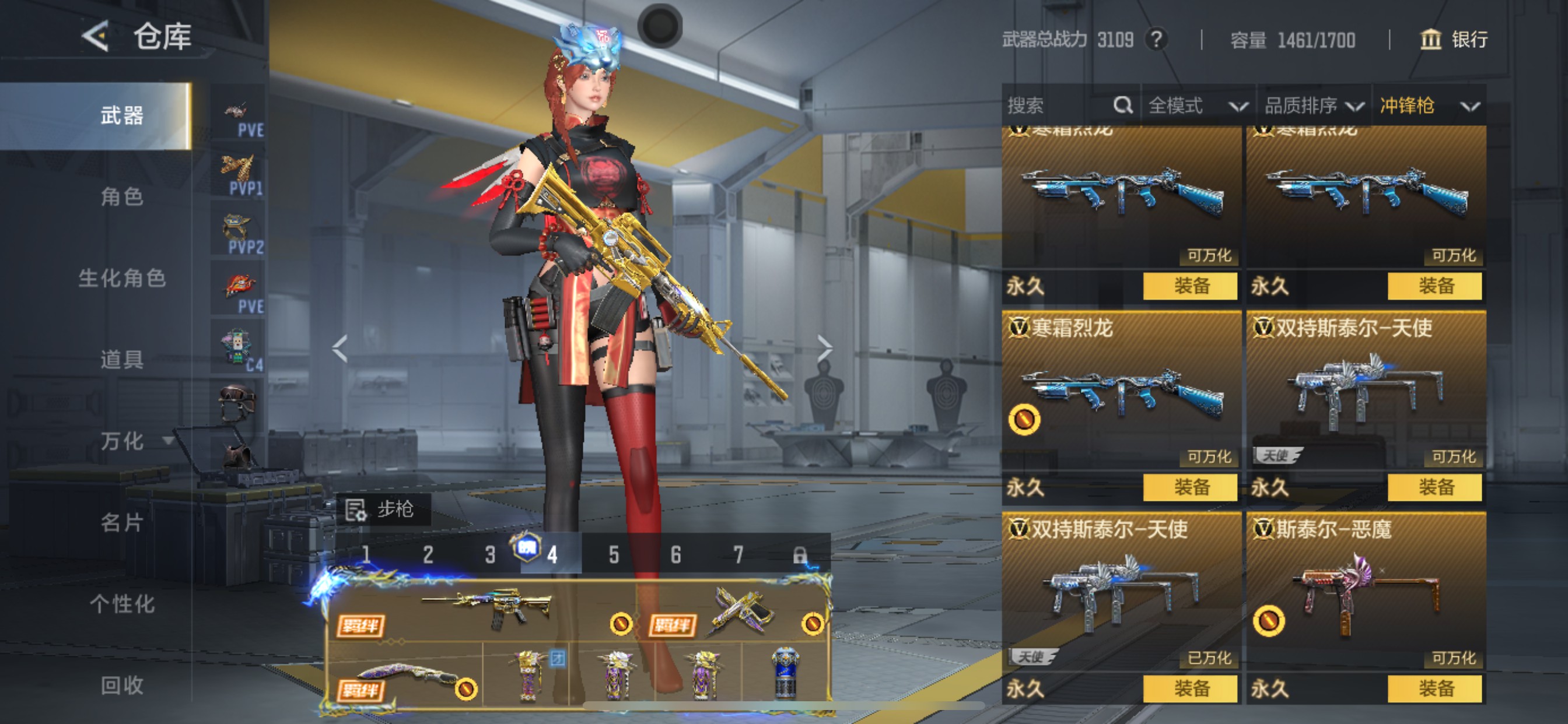Open the 生化角色 category

click(122, 278)
